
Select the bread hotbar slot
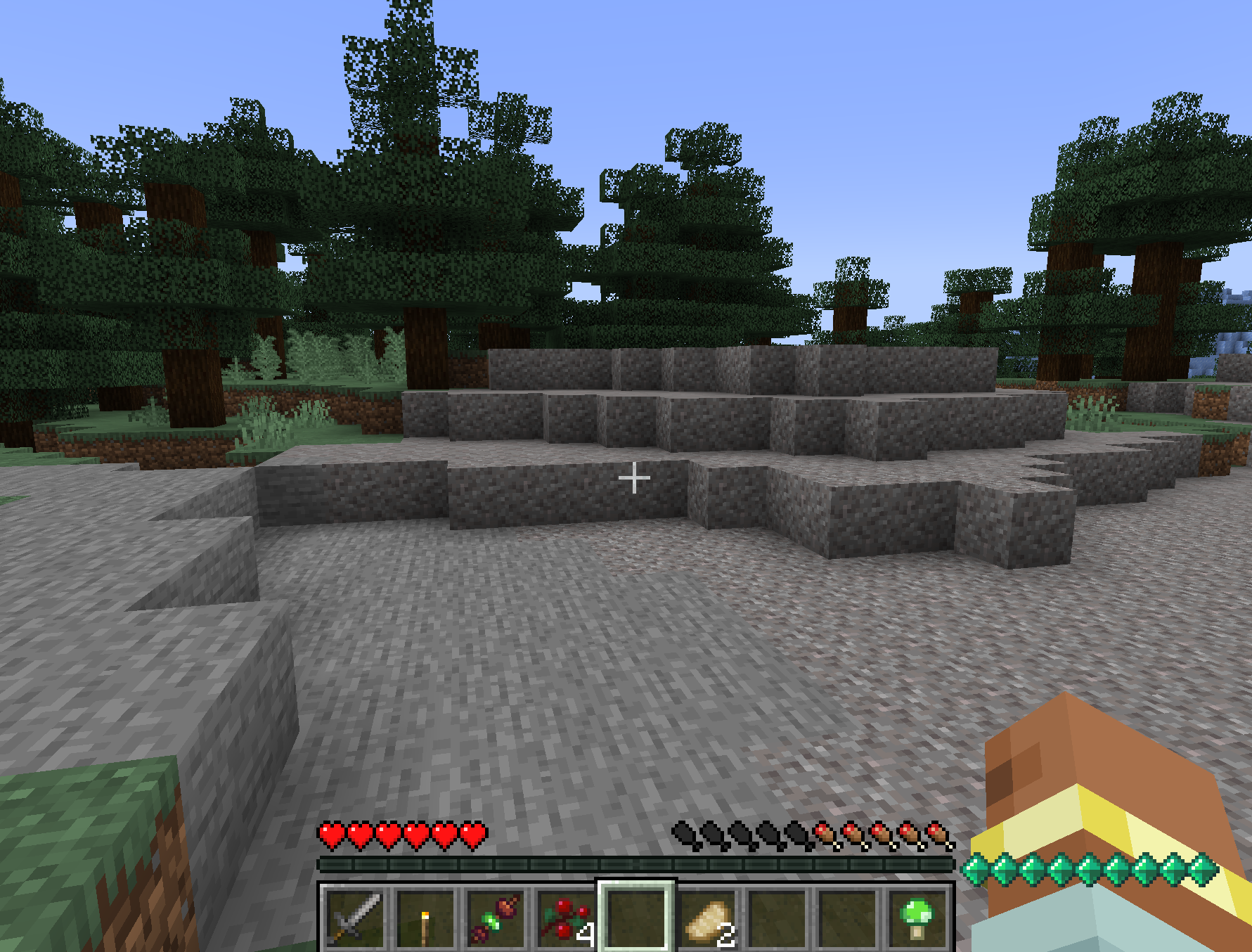tap(707, 918)
